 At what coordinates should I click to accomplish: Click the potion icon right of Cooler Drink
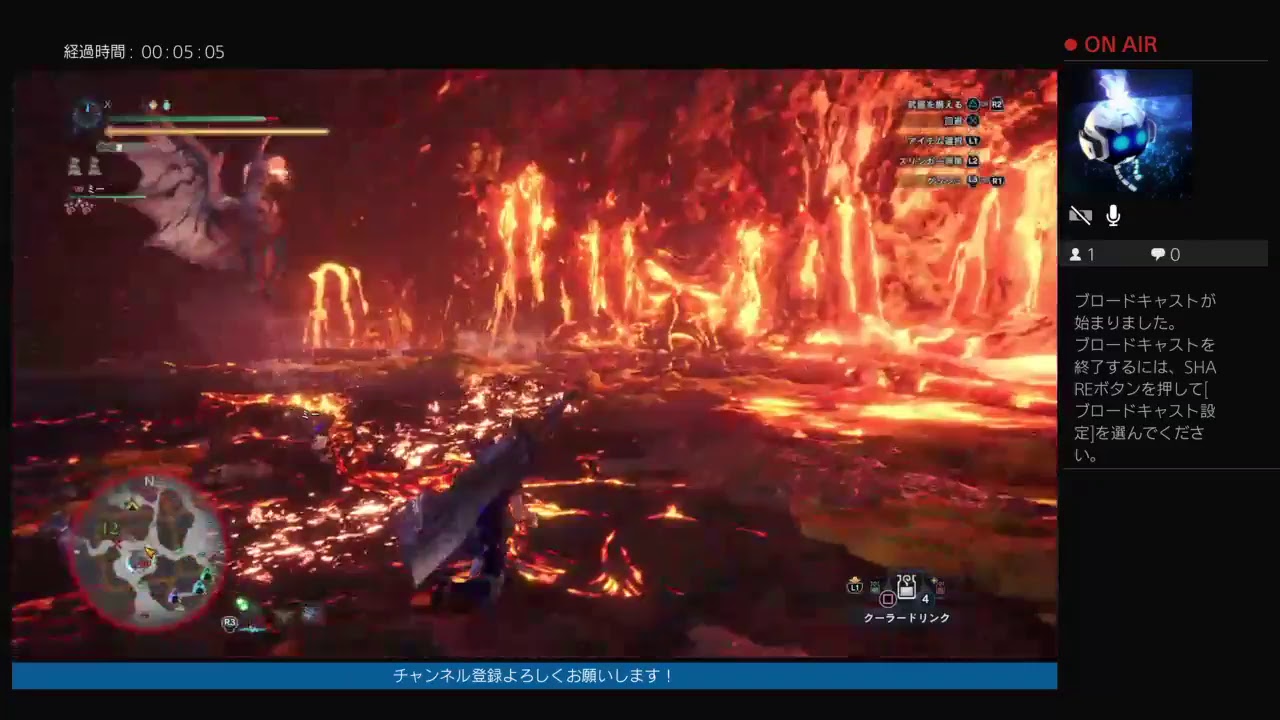tap(938, 586)
